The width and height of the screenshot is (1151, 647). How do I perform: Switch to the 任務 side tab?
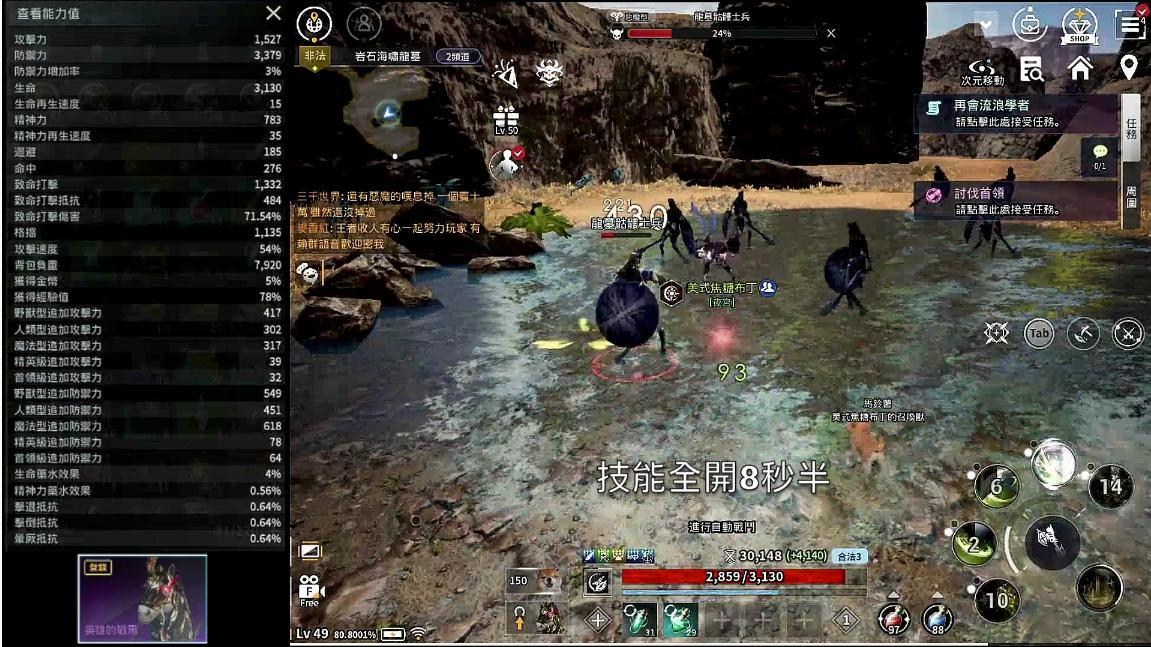pyautogui.click(x=1131, y=128)
